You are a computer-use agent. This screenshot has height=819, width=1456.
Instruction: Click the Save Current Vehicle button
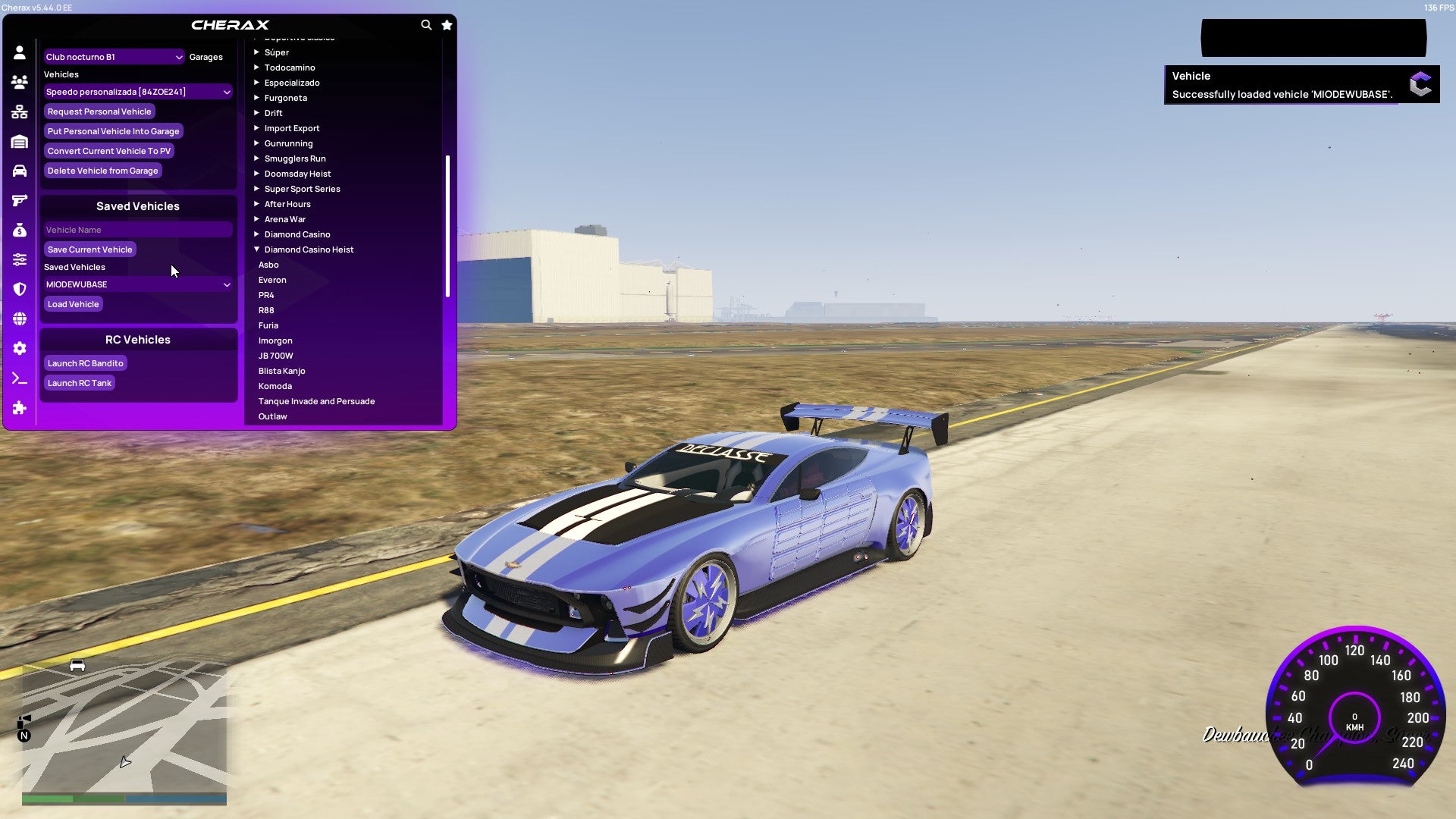pyautogui.click(x=89, y=249)
